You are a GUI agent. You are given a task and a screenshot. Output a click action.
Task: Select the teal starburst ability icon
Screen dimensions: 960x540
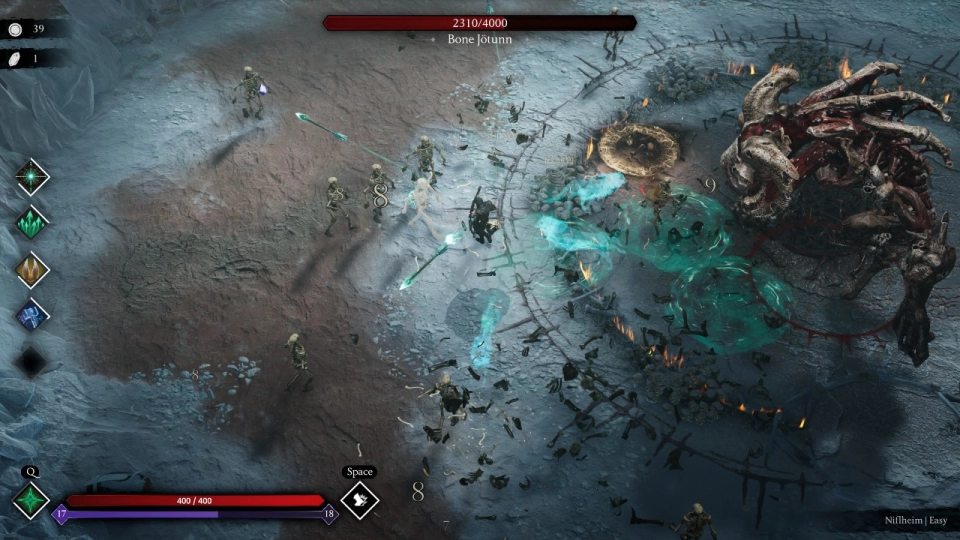[x=33, y=177]
